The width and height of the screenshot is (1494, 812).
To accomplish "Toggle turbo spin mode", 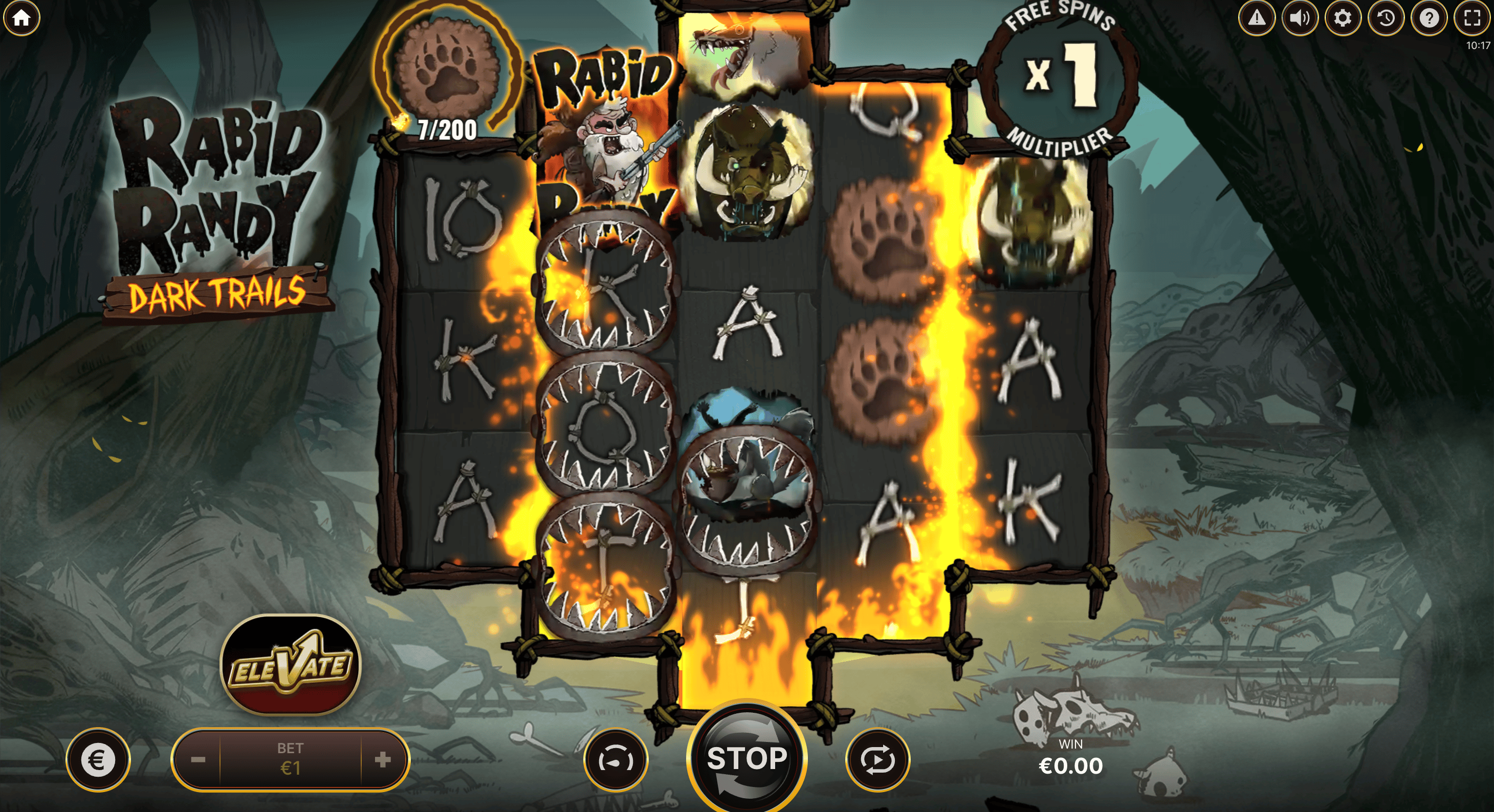I will [616, 759].
